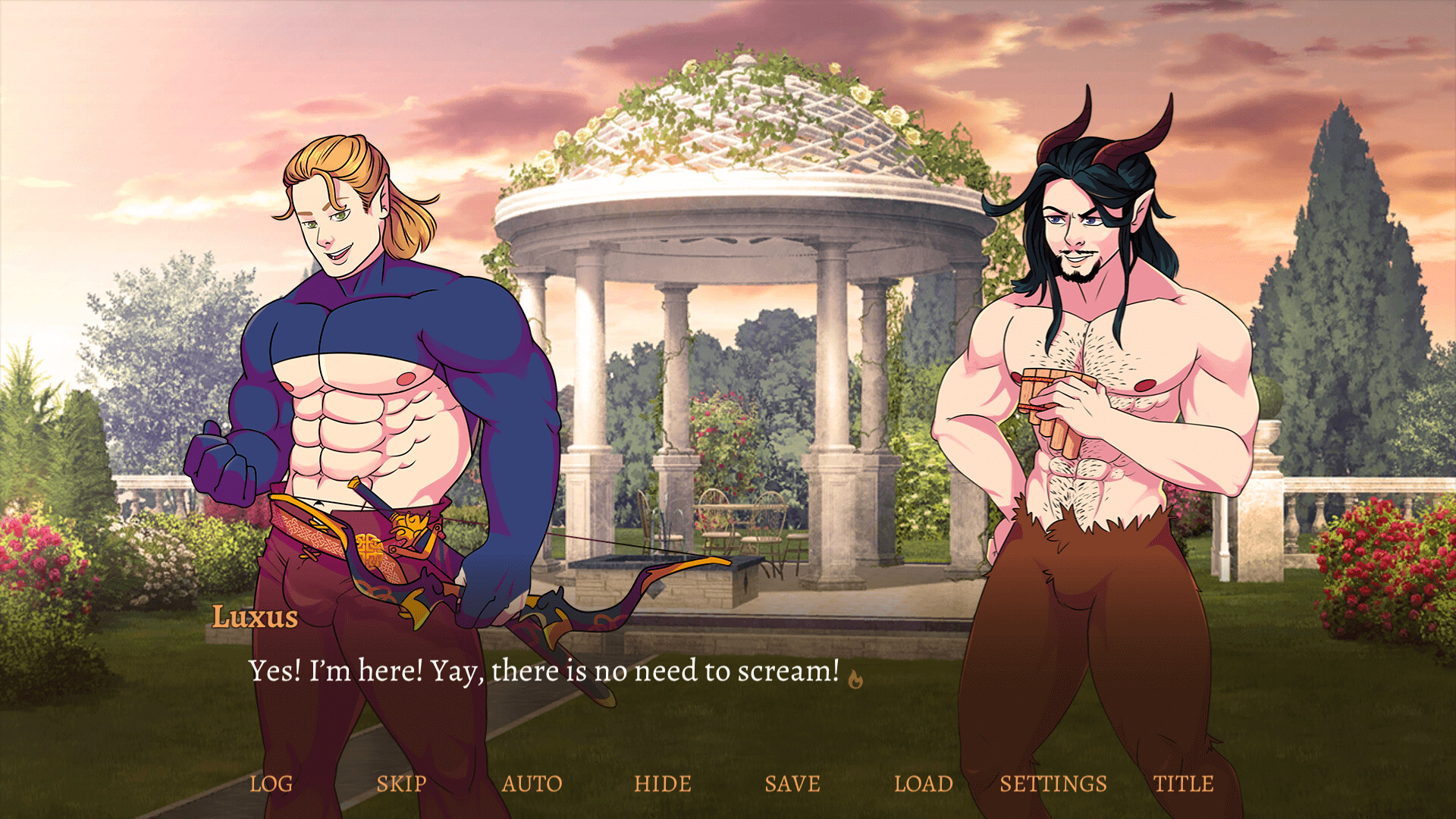The height and width of the screenshot is (819, 1456).
Task: Open the LOAD game screen
Action: coord(924,783)
